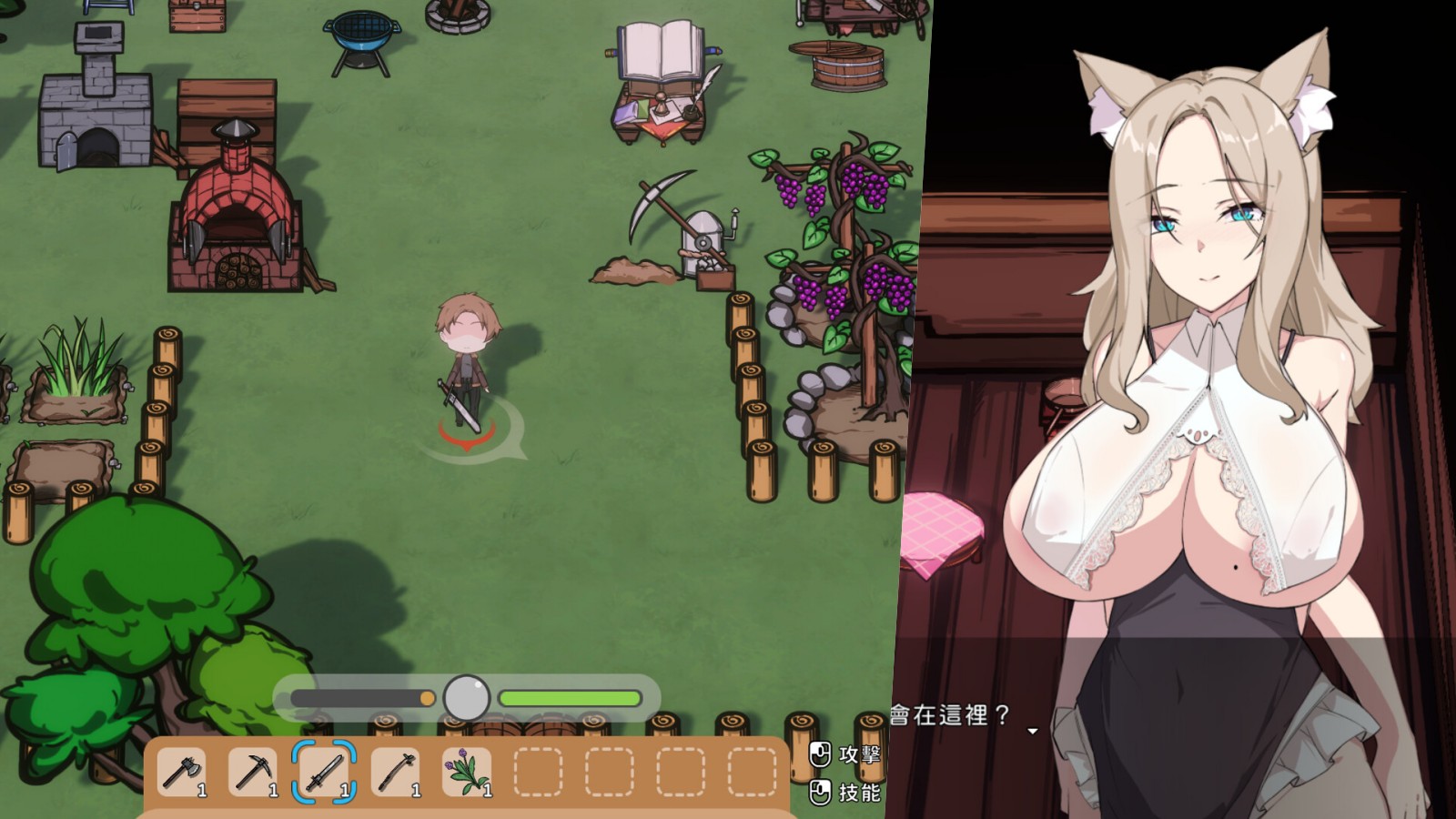Viewport: 1456px width, 819px height.
Task: Choose the sword slot in the hotbar
Action: pyautogui.click(x=323, y=773)
